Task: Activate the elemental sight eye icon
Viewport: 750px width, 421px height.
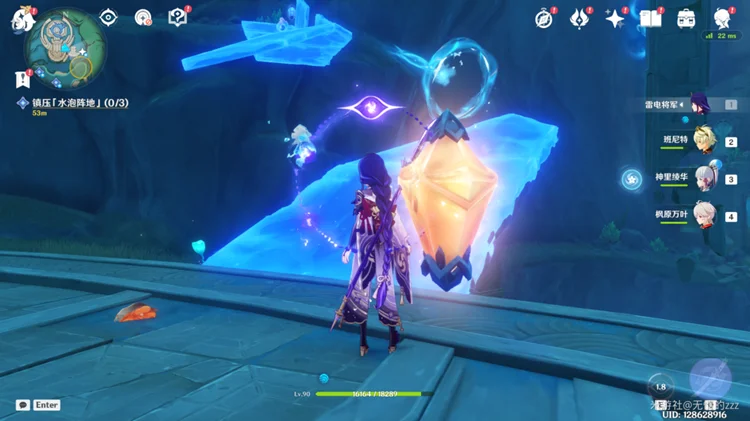Action: pyautogui.click(x=109, y=17)
